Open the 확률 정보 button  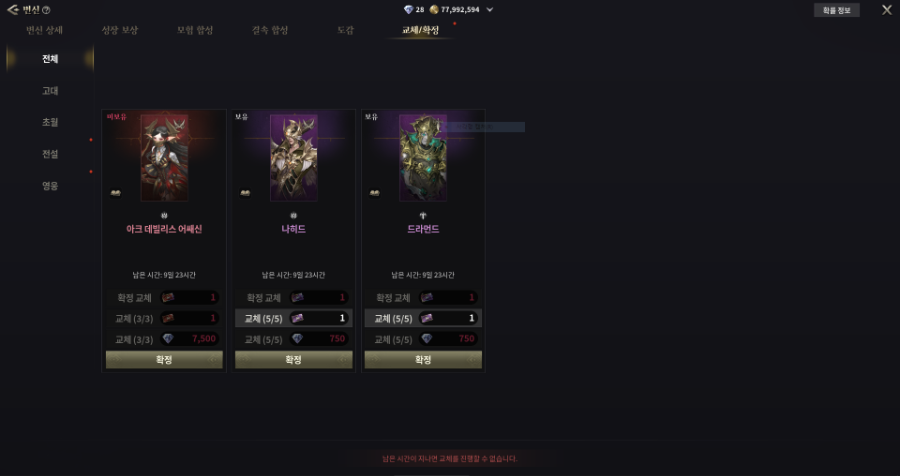click(x=836, y=10)
